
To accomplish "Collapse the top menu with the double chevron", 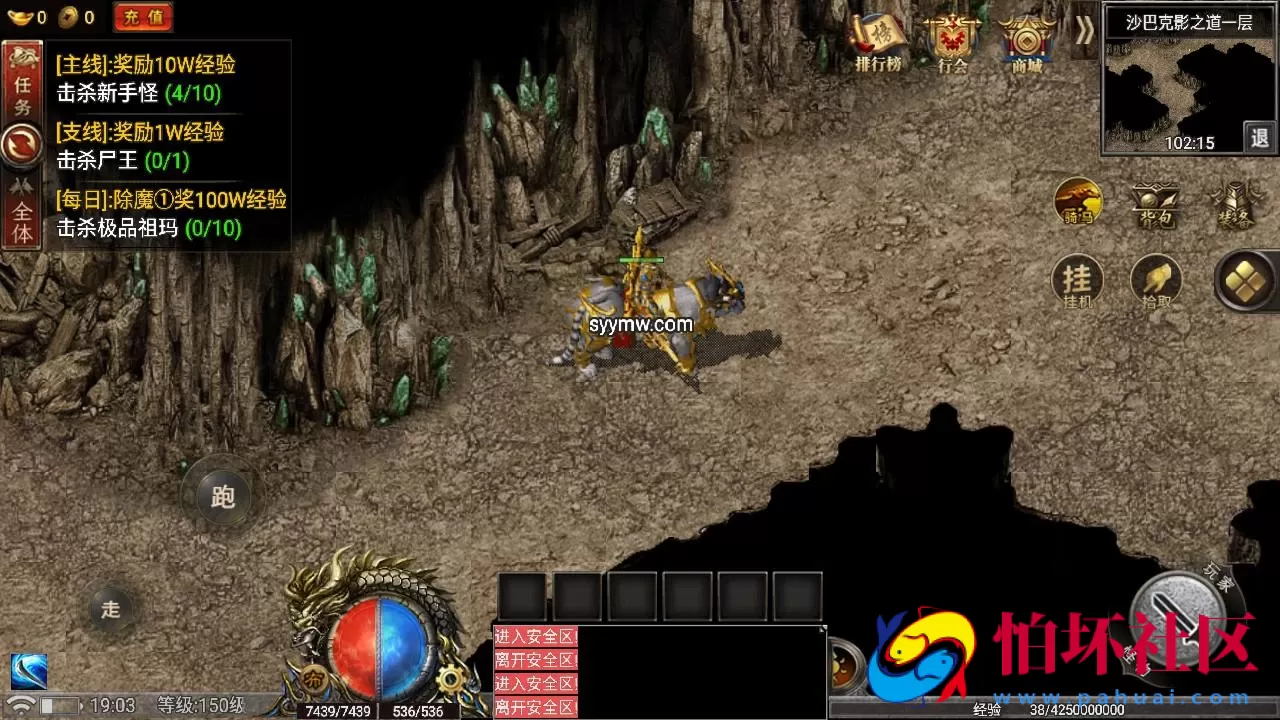I will (x=1085, y=31).
